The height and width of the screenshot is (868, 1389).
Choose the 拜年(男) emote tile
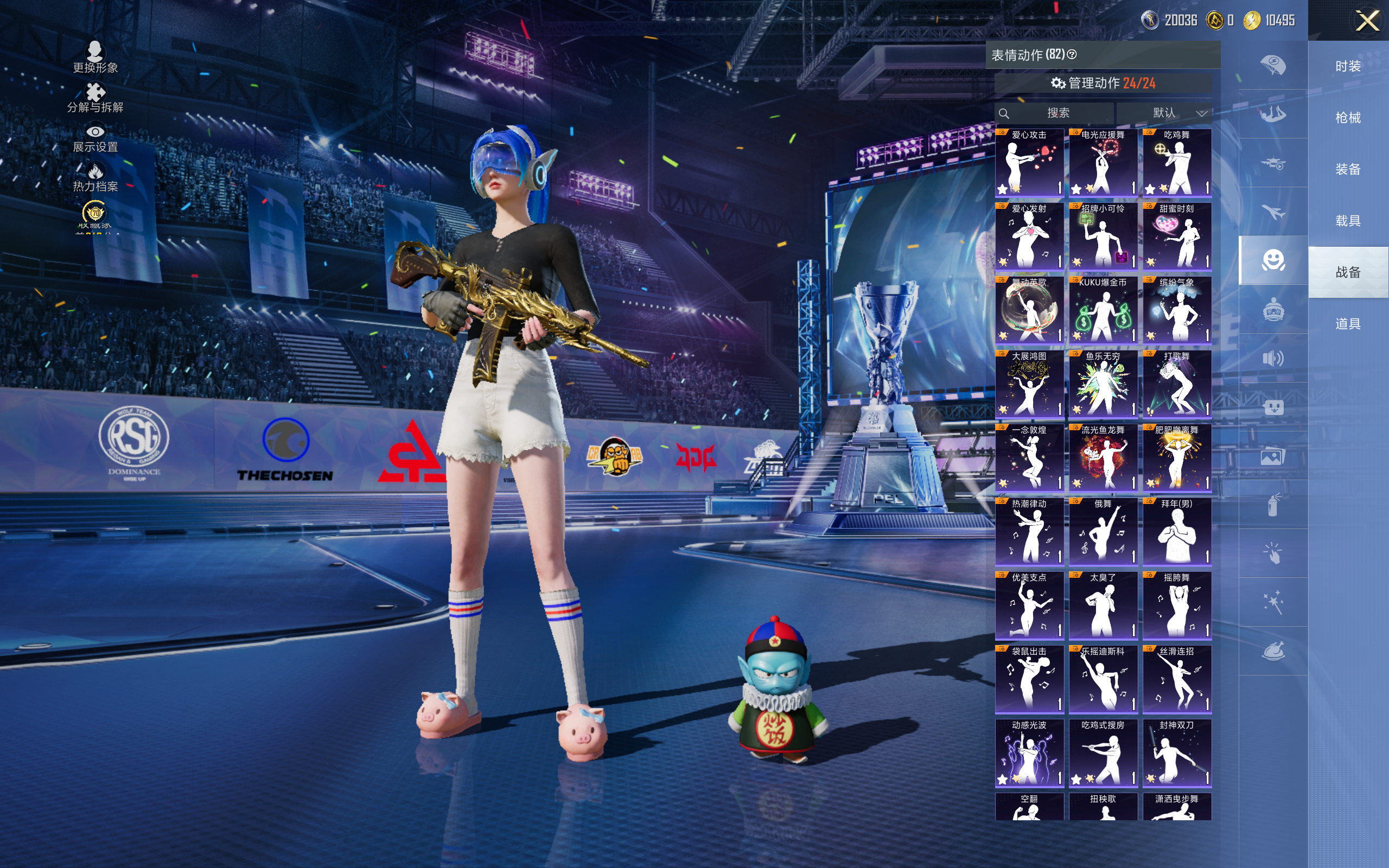(x=1177, y=532)
